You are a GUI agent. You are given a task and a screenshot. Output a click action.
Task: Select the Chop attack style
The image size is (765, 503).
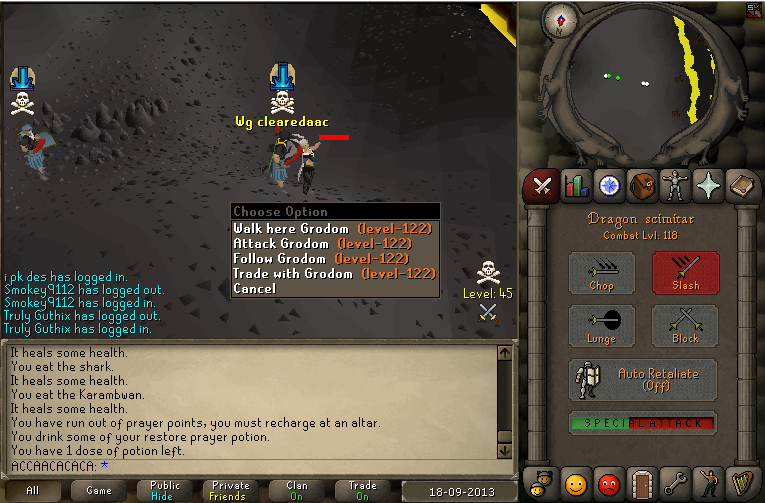click(602, 273)
